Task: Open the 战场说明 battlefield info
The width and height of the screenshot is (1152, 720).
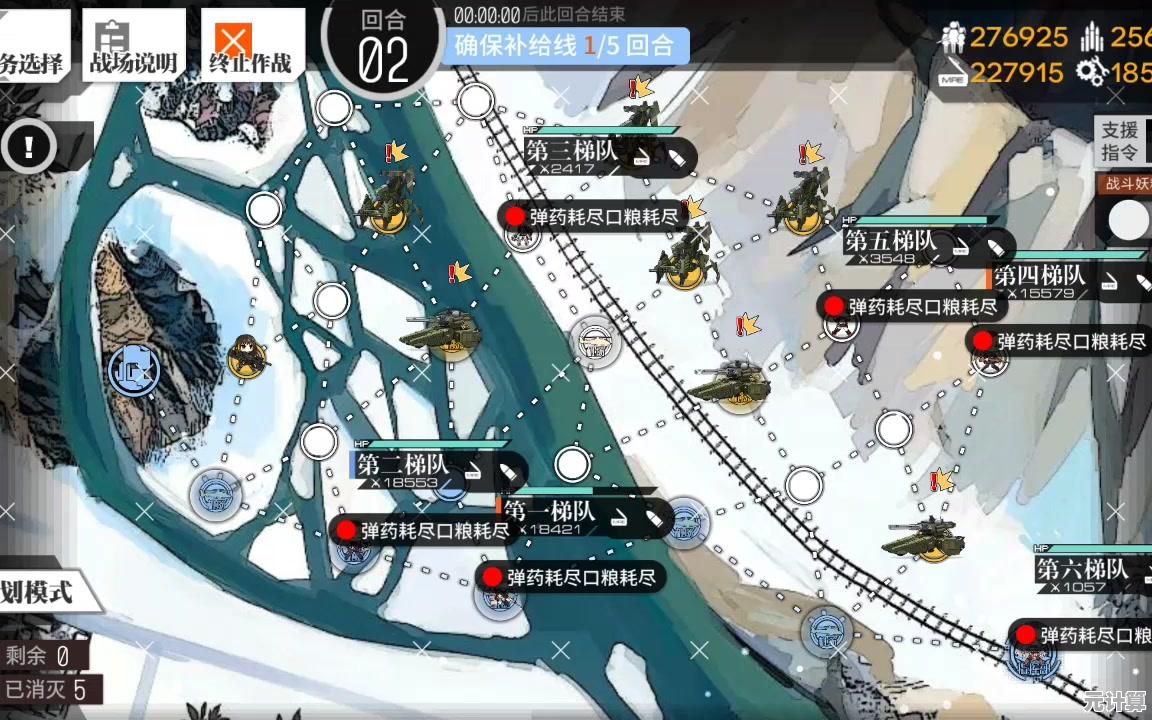Action: (133, 45)
